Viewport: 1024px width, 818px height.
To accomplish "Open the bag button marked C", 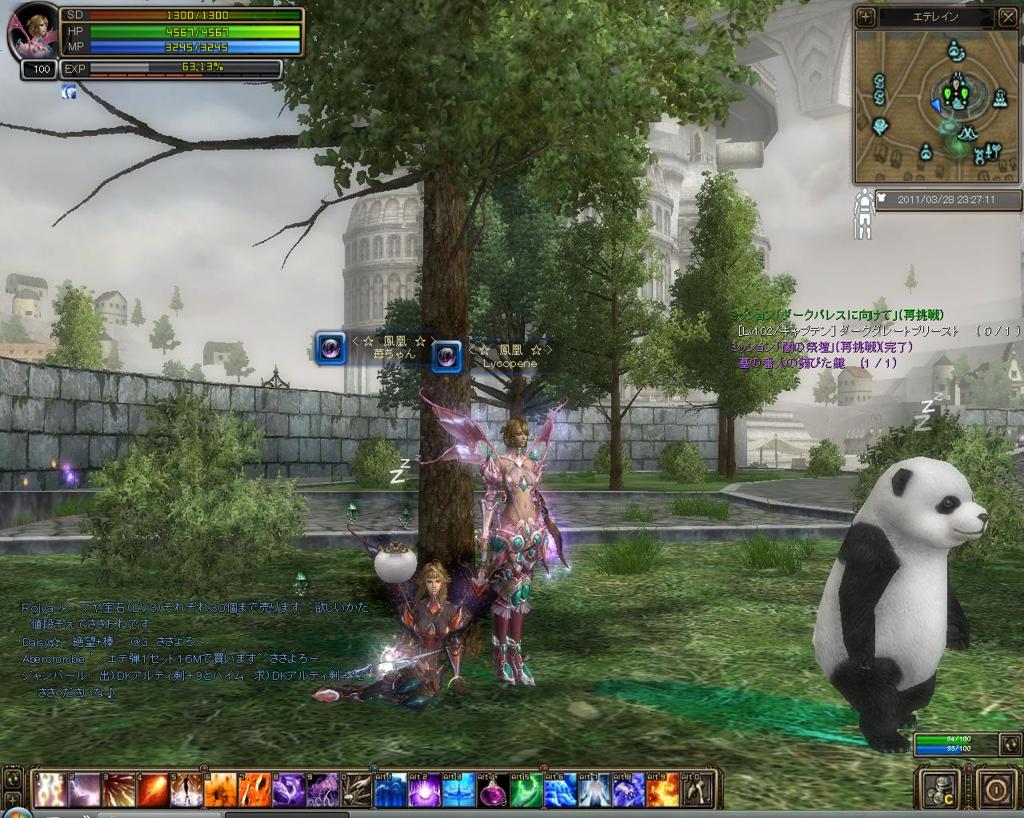I will pos(941,788).
